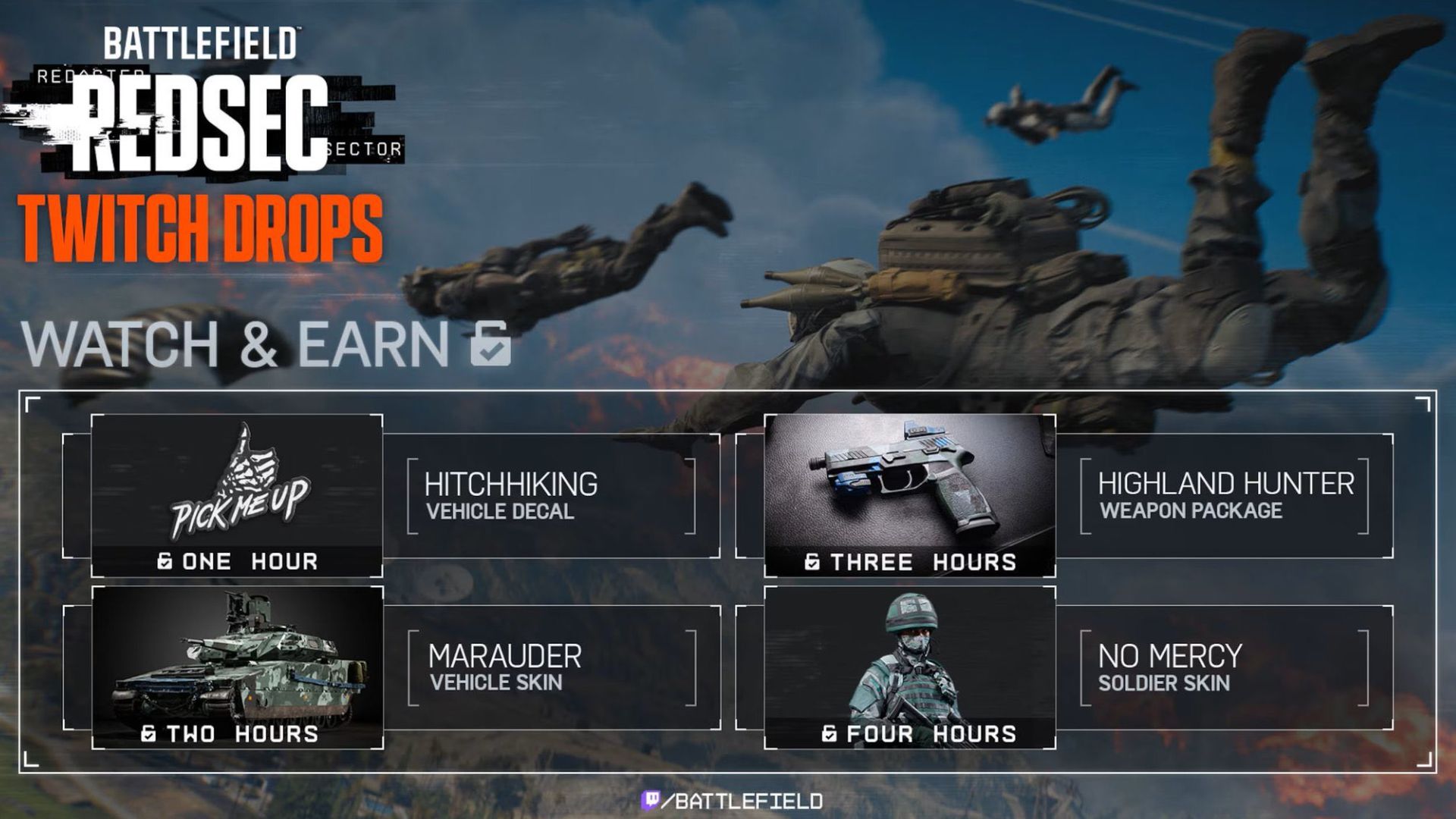The image size is (1456, 819).
Task: Click the Marauder Vehicle Skin label
Action: 504,667
